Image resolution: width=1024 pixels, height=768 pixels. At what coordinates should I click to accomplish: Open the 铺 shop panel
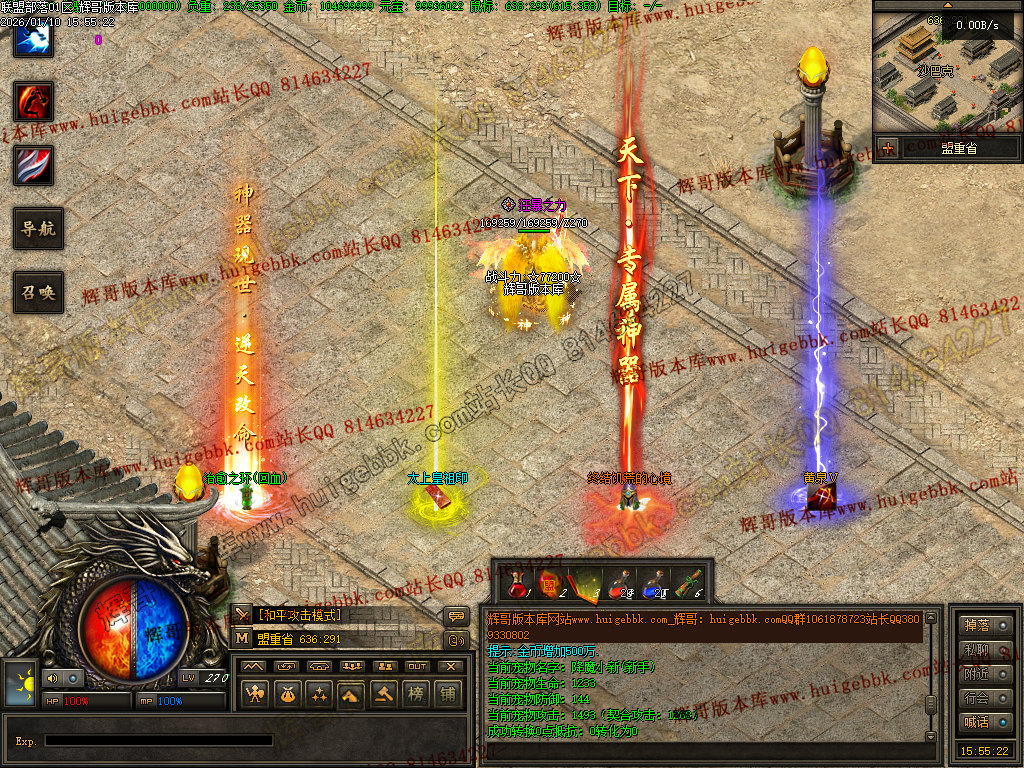pyautogui.click(x=448, y=692)
